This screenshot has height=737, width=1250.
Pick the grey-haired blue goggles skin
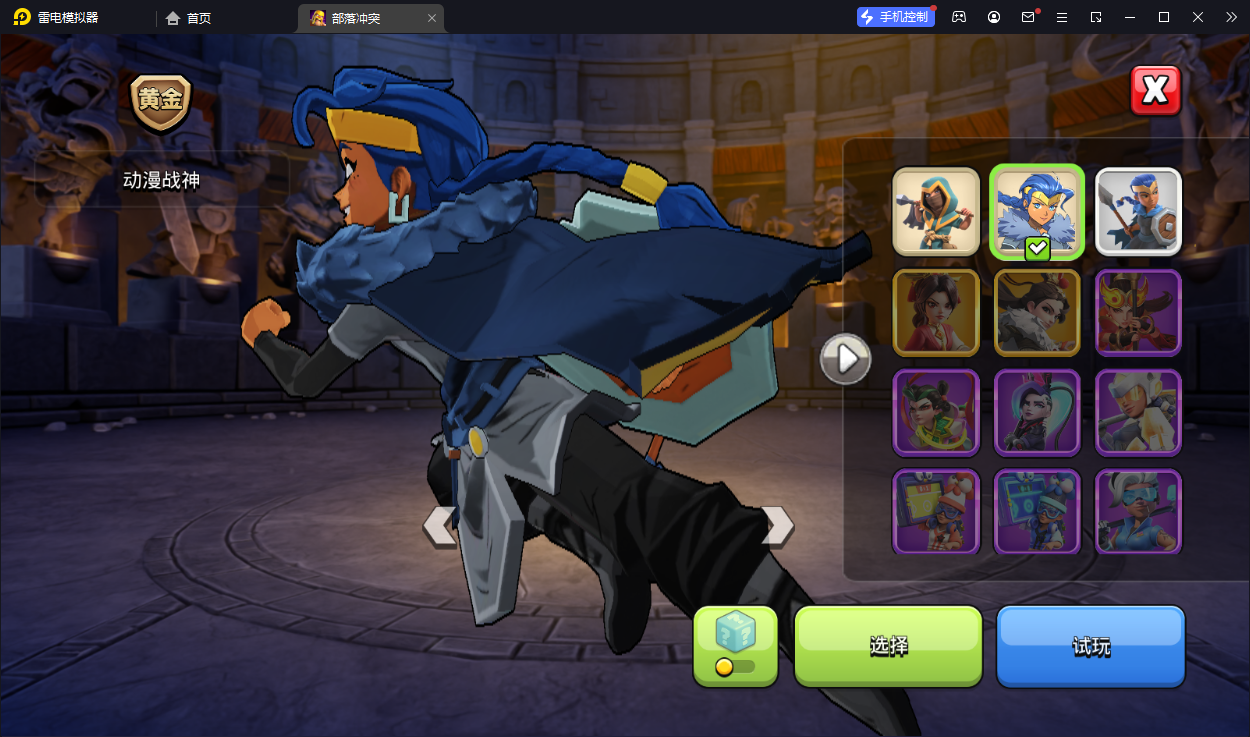(x=1138, y=511)
